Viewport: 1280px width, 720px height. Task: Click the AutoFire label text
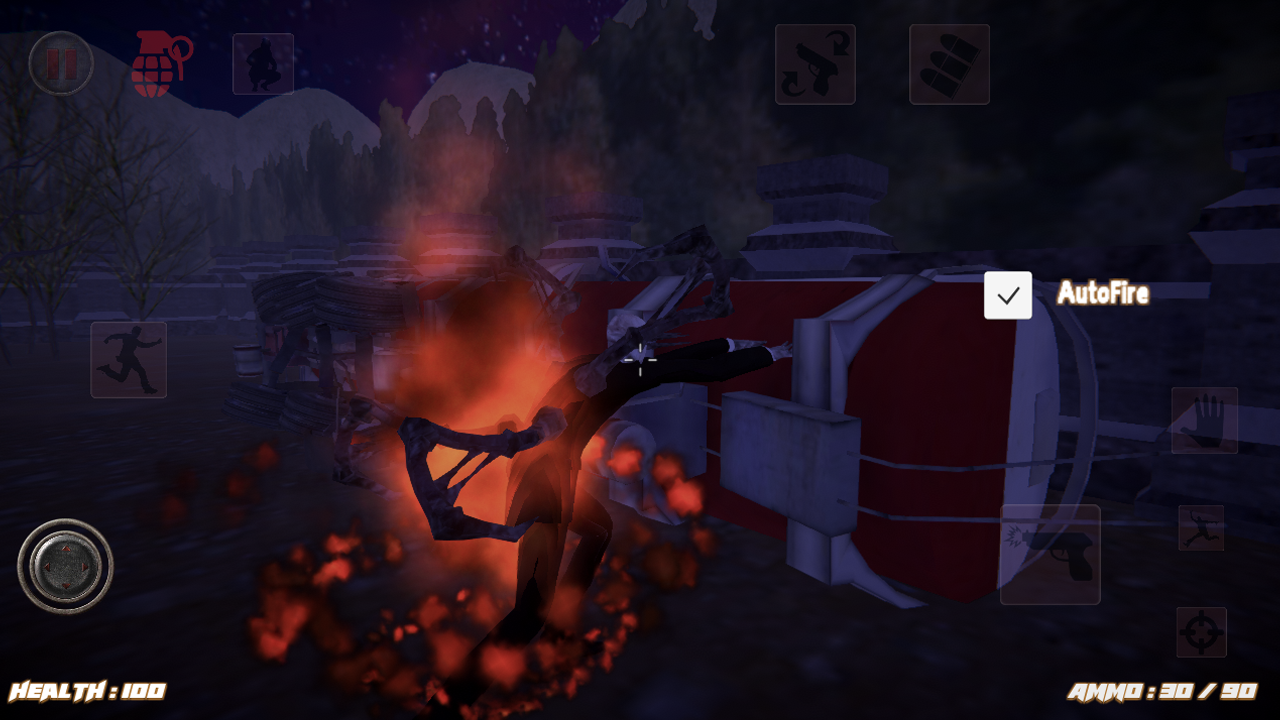pos(1102,294)
